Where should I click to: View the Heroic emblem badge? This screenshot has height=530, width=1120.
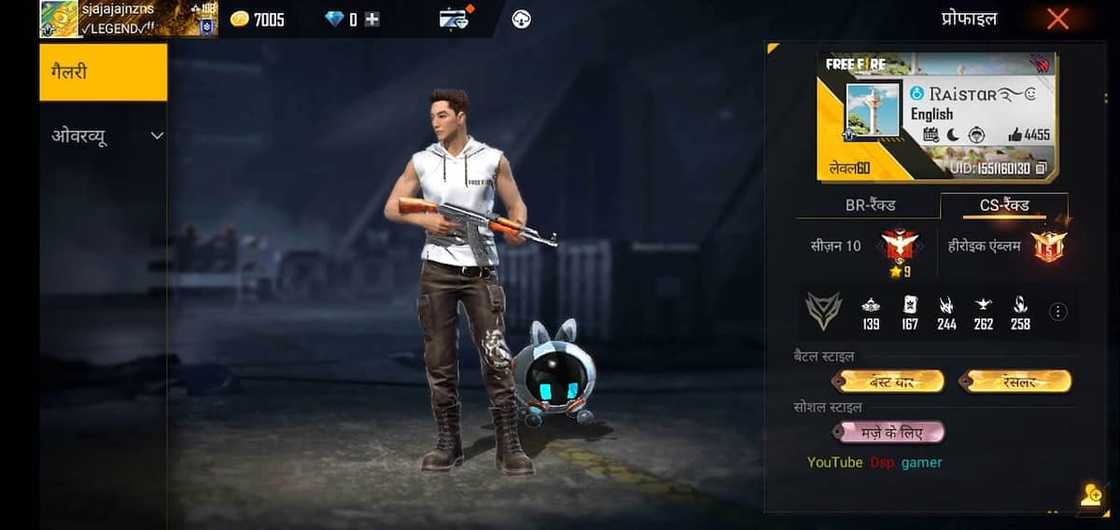[1050, 246]
